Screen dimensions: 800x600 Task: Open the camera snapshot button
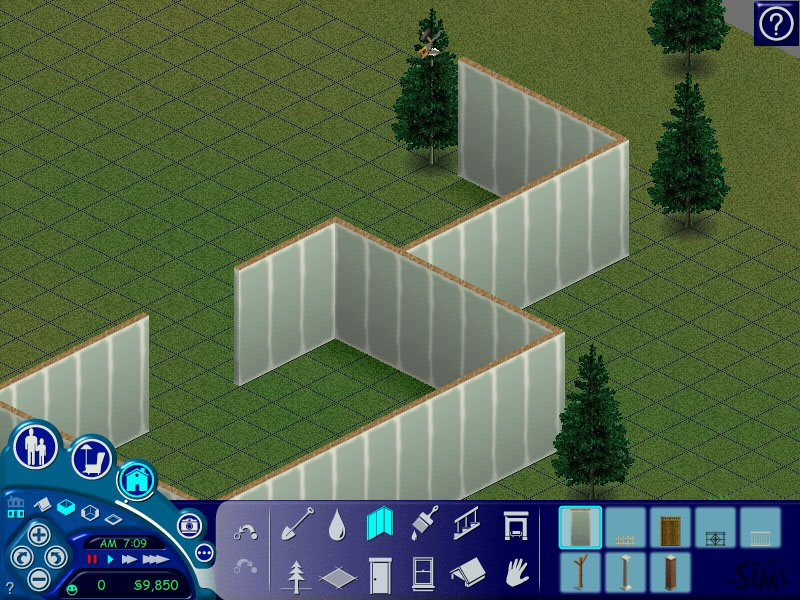tap(188, 525)
